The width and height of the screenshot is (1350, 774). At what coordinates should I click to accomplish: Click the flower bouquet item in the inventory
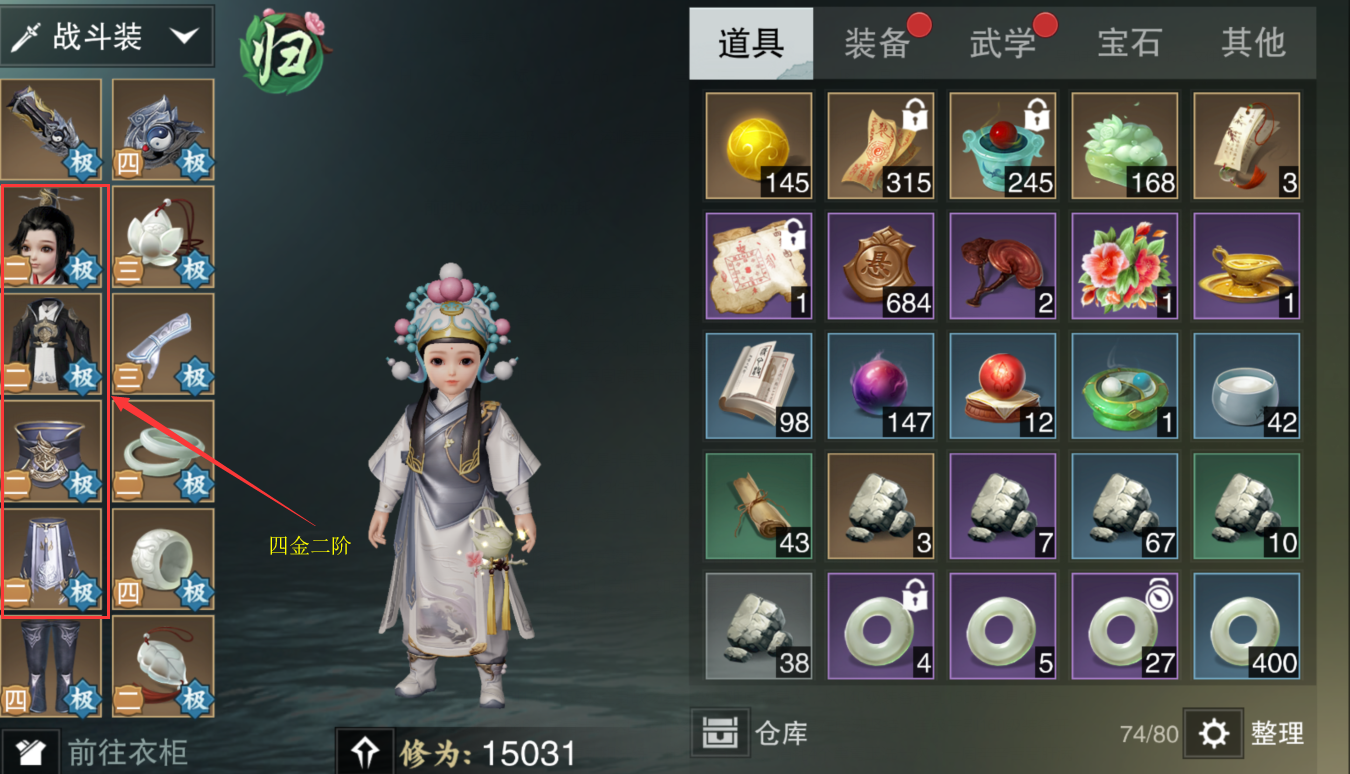(x=1124, y=265)
